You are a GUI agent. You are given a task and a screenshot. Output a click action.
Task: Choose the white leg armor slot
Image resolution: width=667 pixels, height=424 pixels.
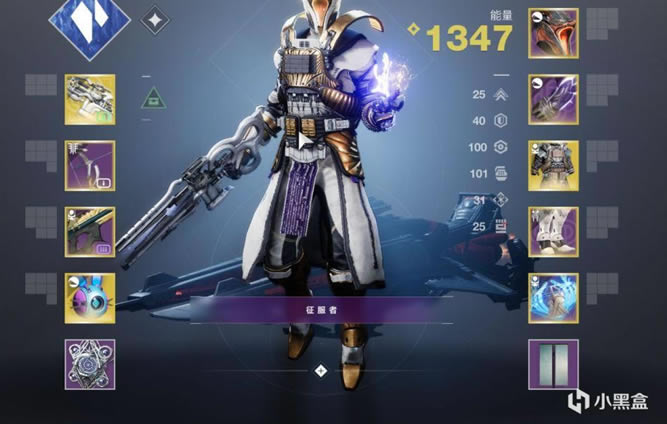click(x=553, y=232)
